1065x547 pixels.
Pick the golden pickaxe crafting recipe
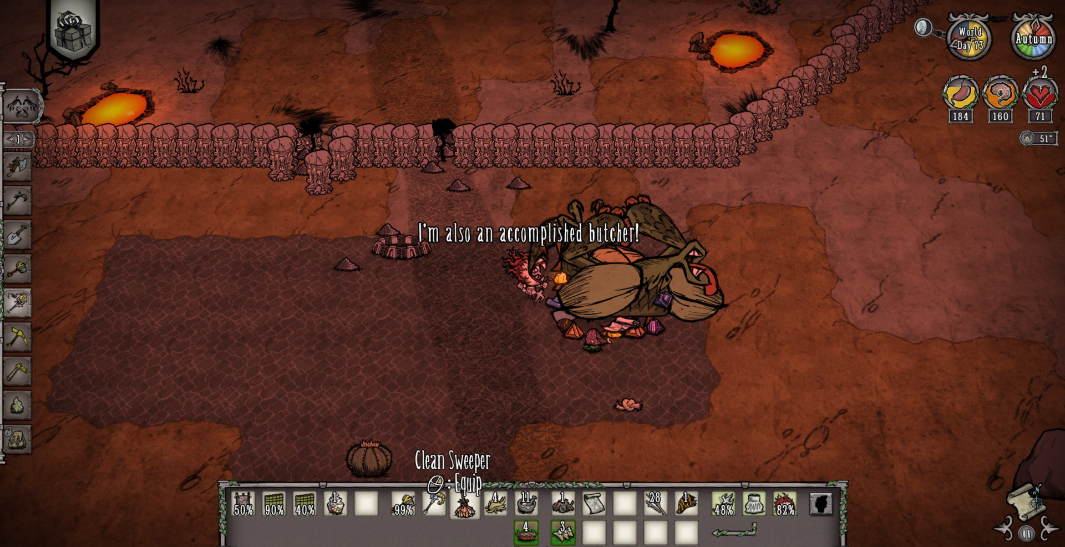(x=17, y=337)
